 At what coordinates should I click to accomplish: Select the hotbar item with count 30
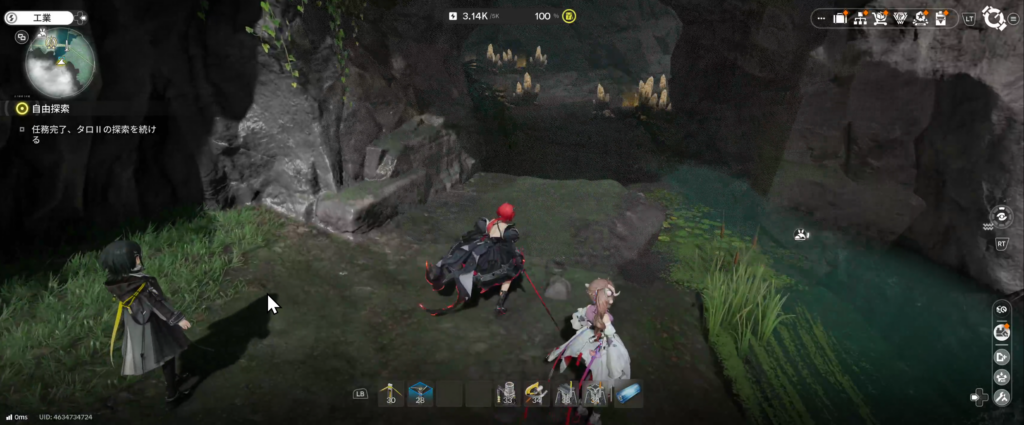[x=390, y=394]
